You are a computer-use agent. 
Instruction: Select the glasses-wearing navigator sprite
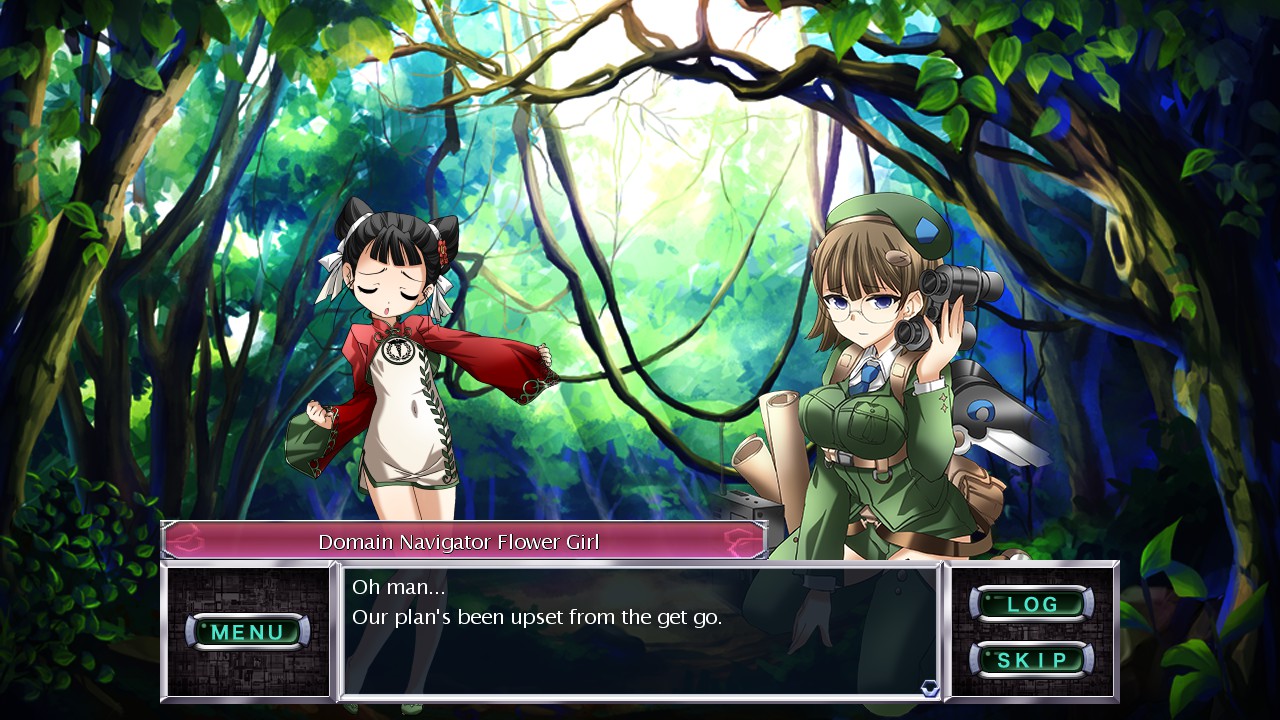[880, 380]
